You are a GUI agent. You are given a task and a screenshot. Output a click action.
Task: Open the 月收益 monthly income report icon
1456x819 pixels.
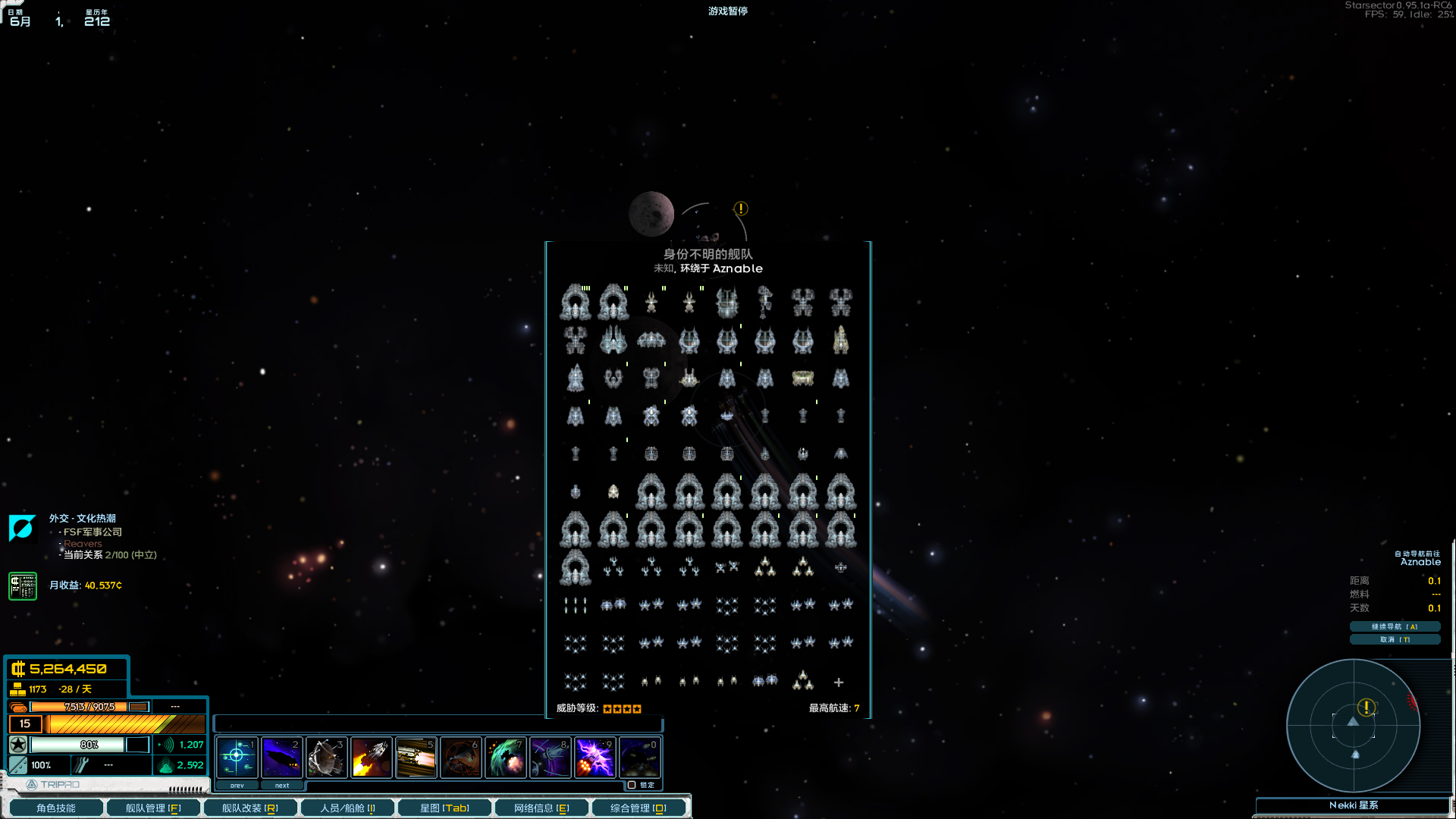tap(23, 586)
